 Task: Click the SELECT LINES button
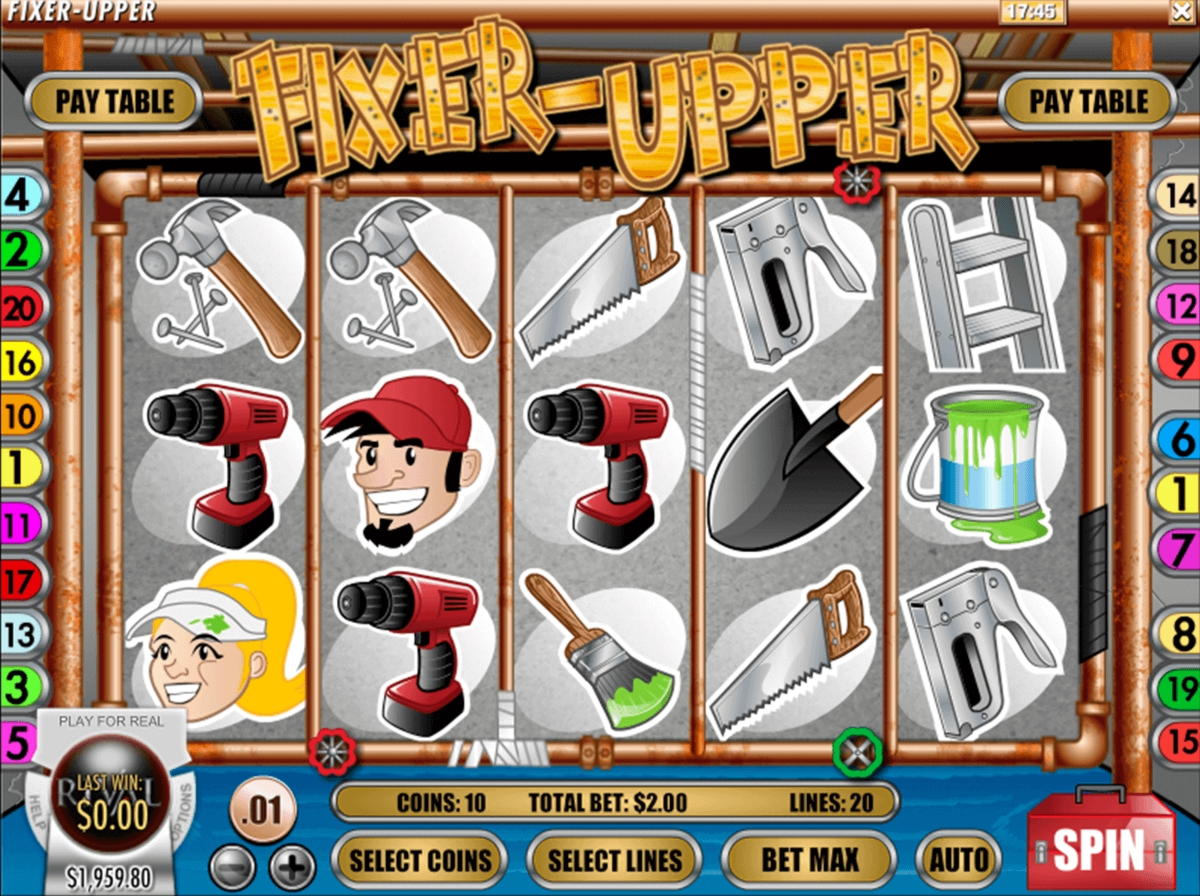[x=615, y=860]
